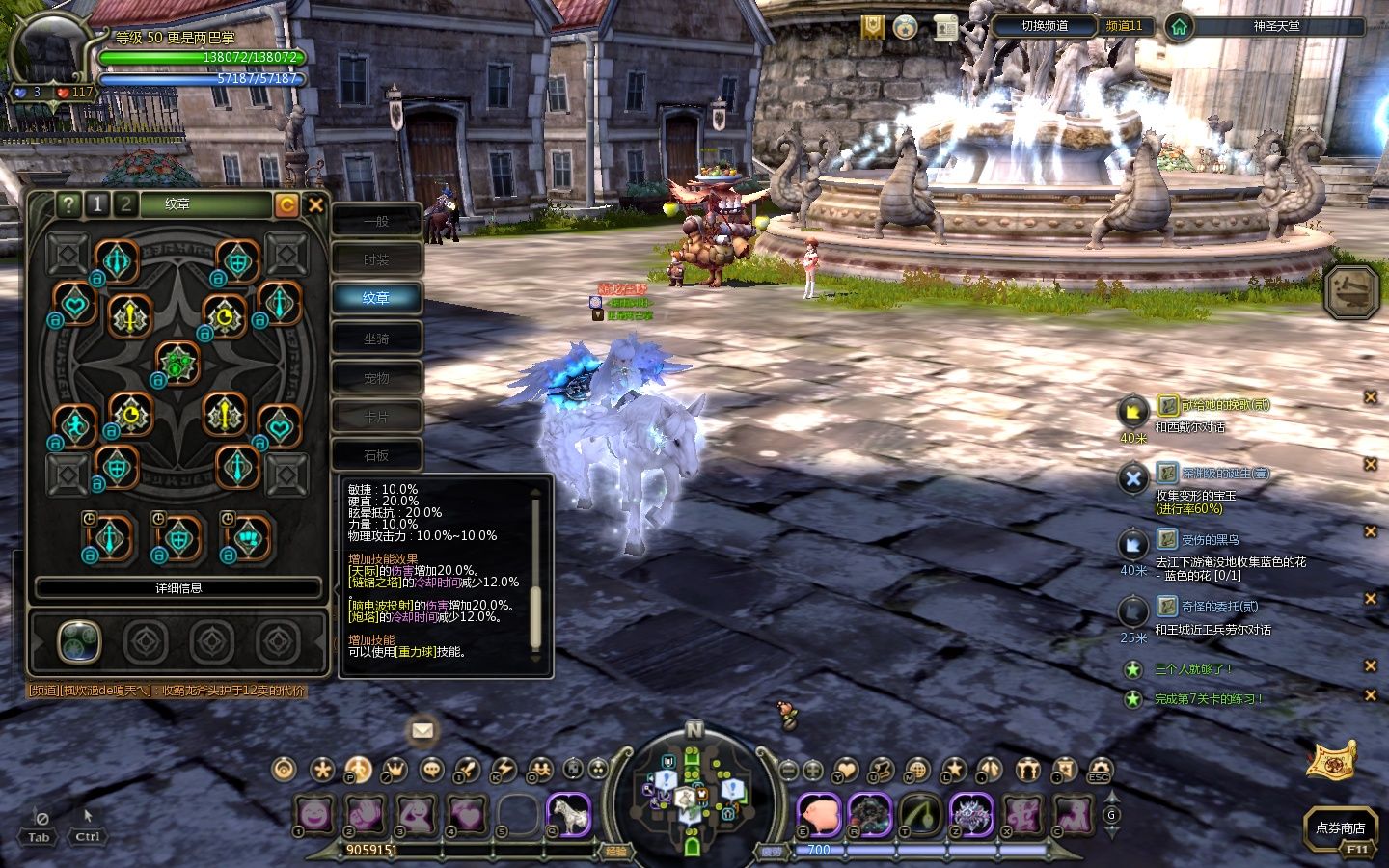Switch to crest page 2
The image size is (1389, 868).
125,204
